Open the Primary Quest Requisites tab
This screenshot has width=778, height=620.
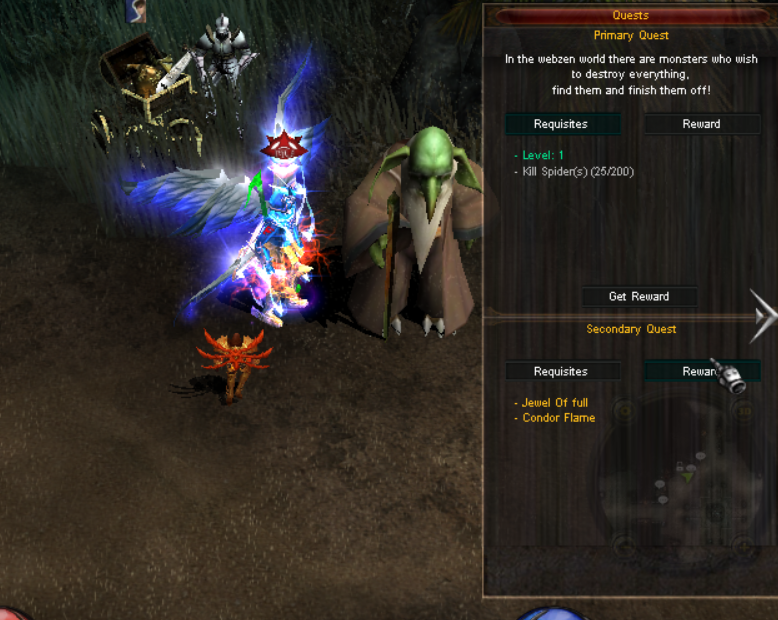coord(561,124)
